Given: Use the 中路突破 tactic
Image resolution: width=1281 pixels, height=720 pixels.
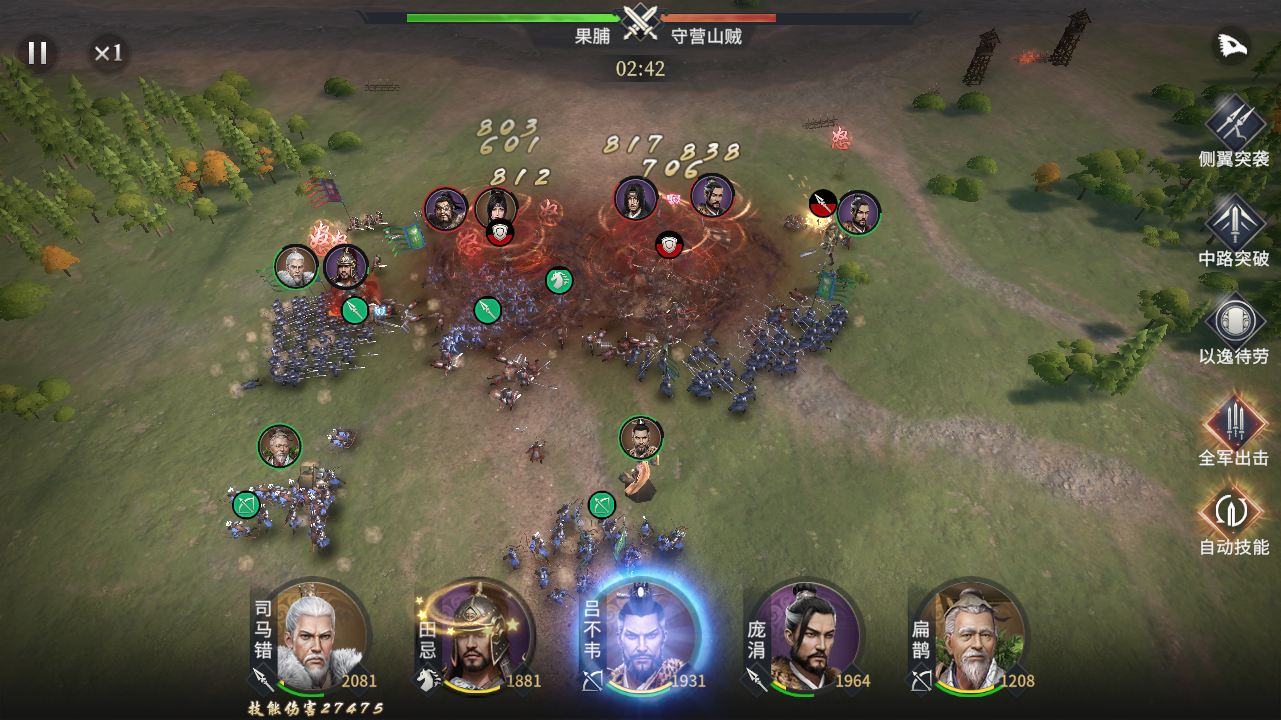Looking at the screenshot, I should (x=1235, y=222).
